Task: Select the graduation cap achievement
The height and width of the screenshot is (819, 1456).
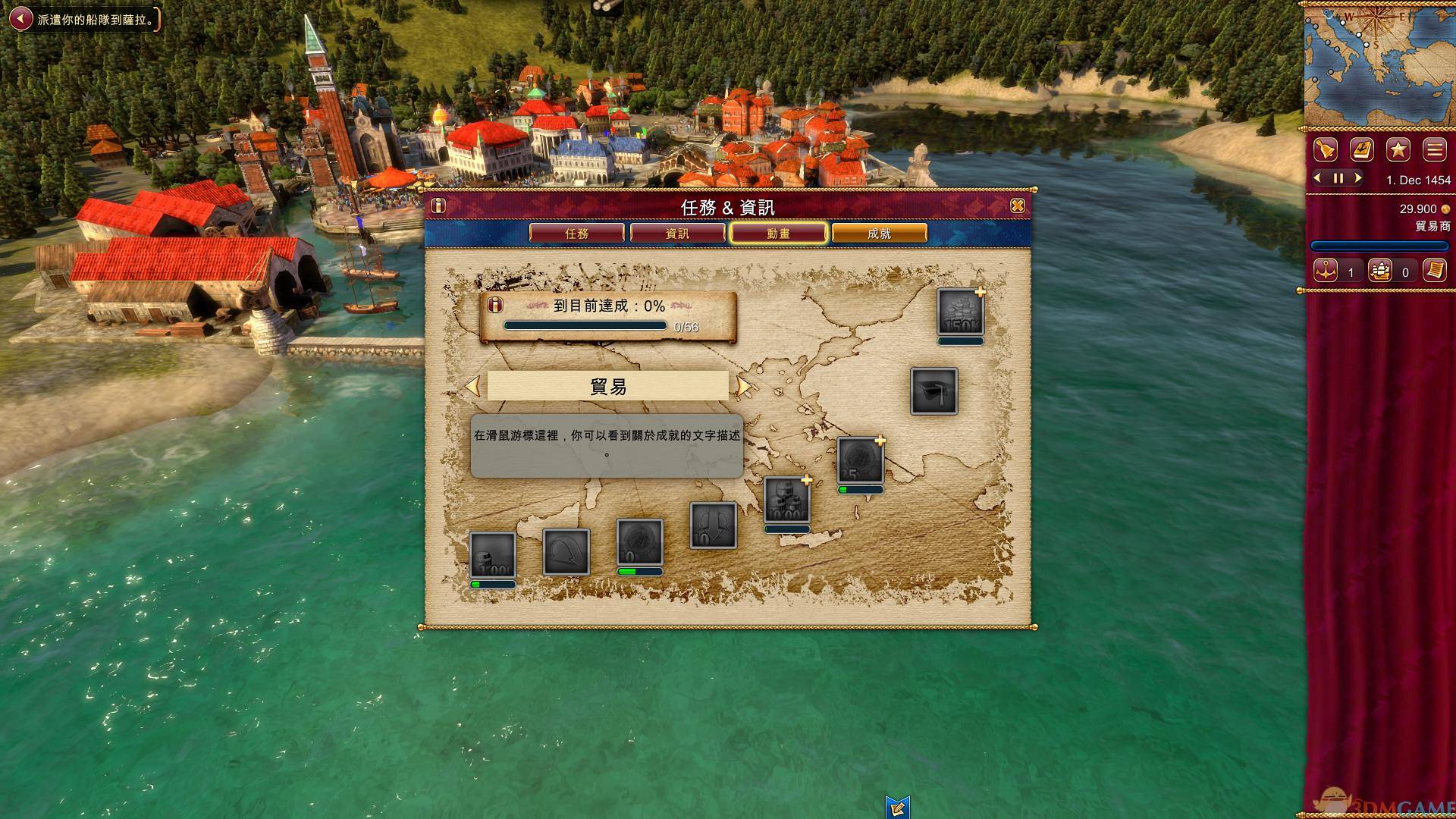Action: point(934,391)
